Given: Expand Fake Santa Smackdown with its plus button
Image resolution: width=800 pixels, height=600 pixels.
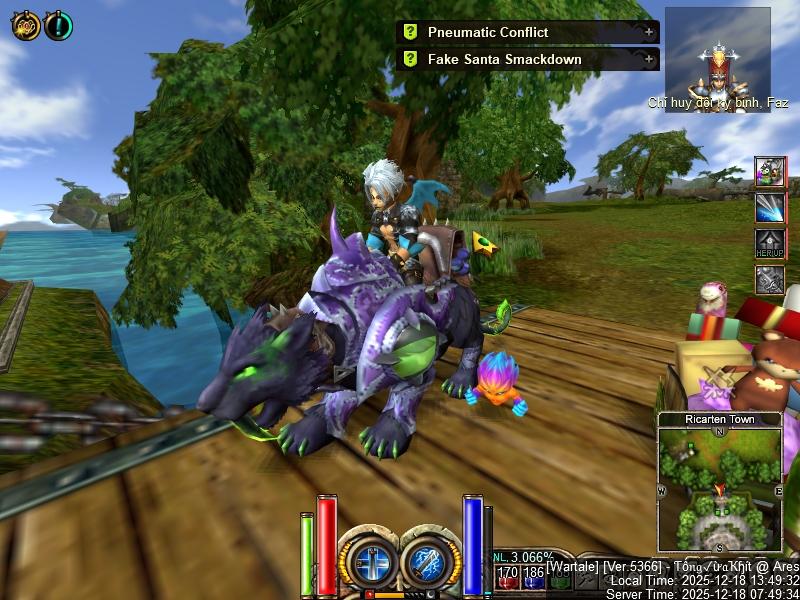Looking at the screenshot, I should click(x=650, y=59).
